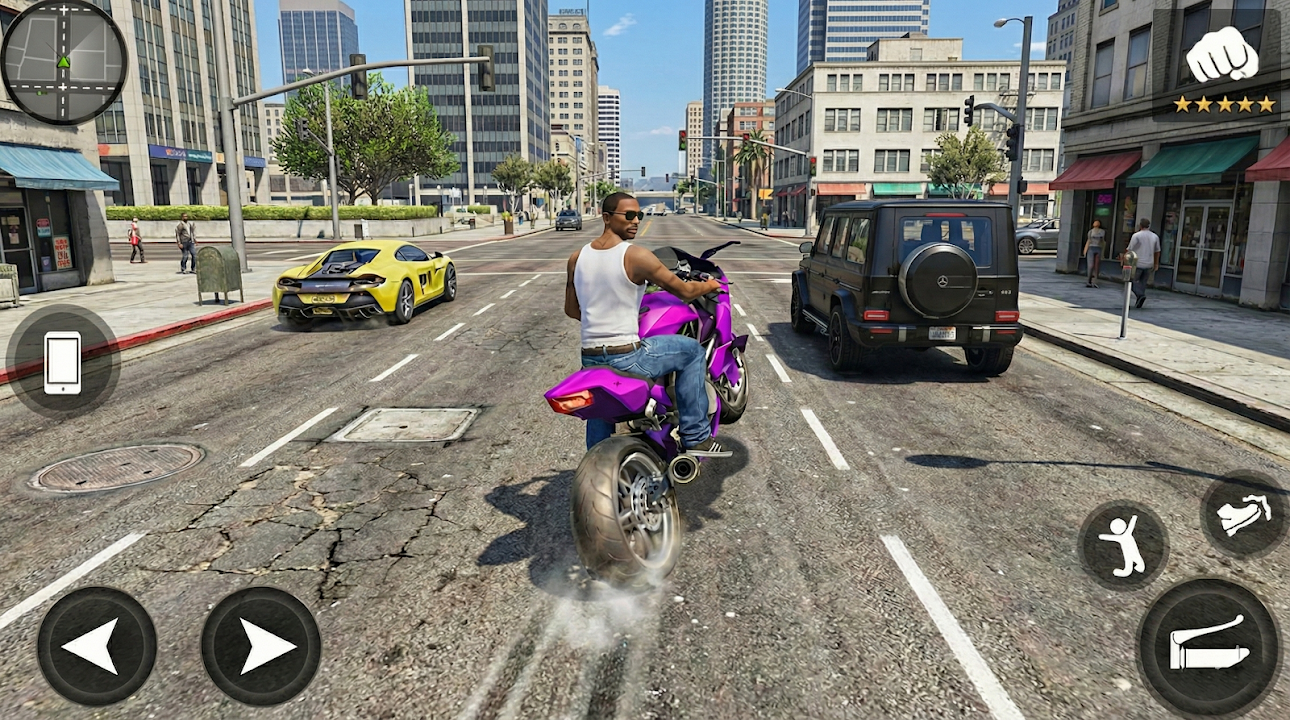Hit the accelerator pedal button

point(1208,647)
